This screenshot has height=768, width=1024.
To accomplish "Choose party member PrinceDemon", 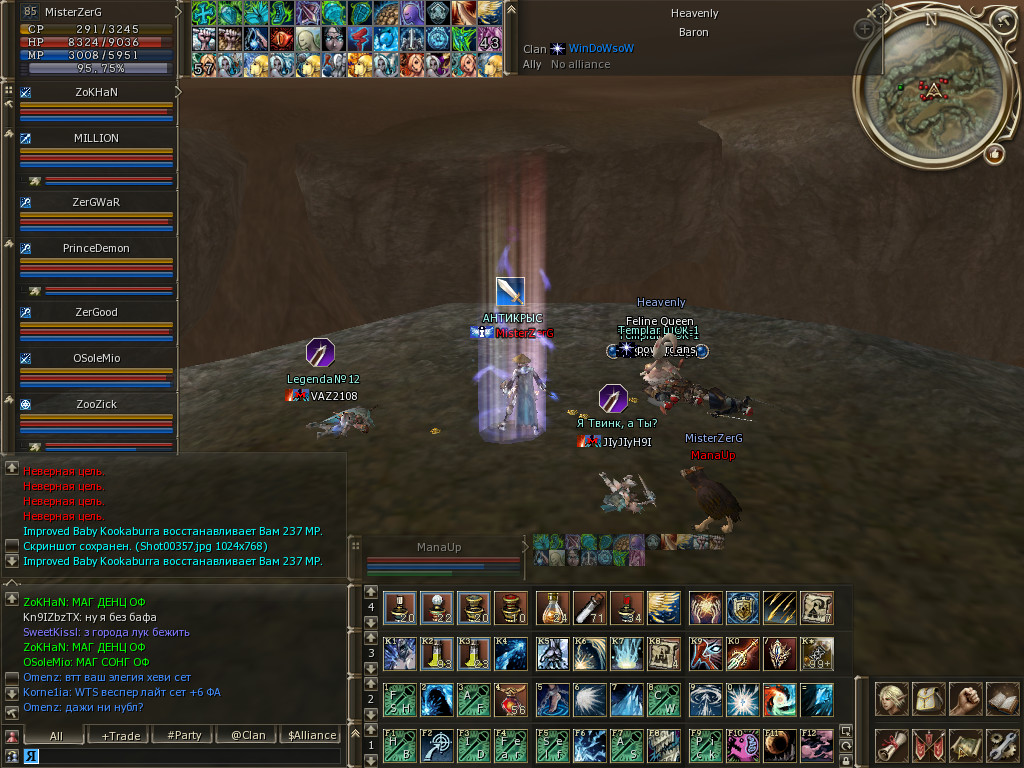I will [x=96, y=248].
